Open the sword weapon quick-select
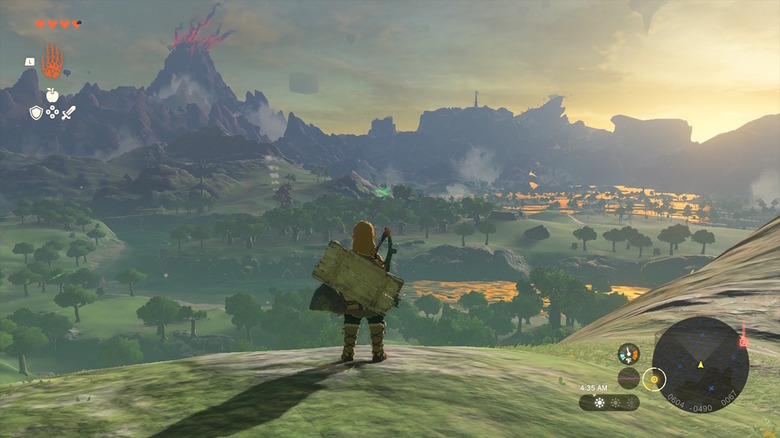The image size is (780, 438). pyautogui.click(x=68, y=113)
